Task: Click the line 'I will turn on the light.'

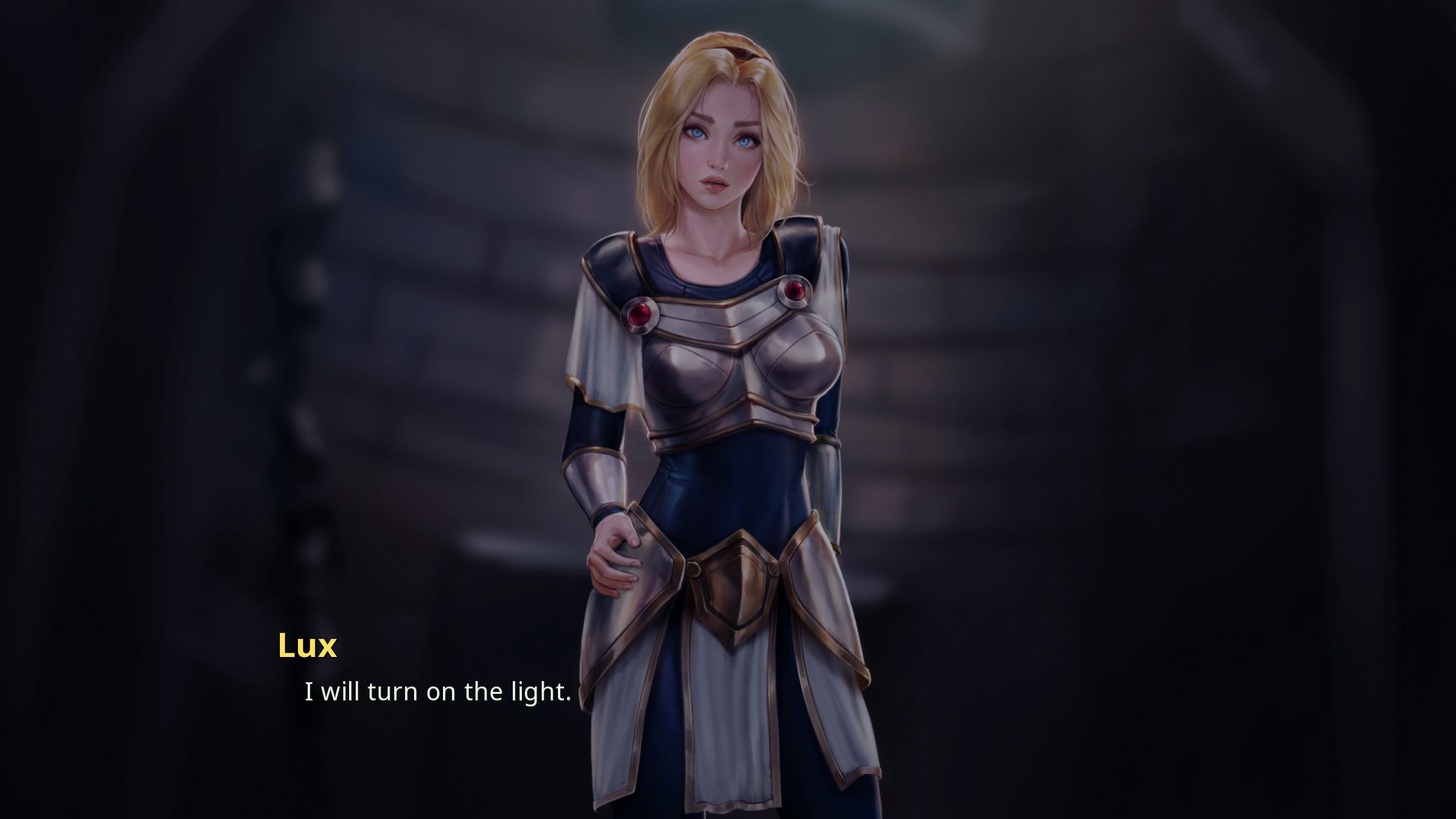Action: (x=436, y=691)
